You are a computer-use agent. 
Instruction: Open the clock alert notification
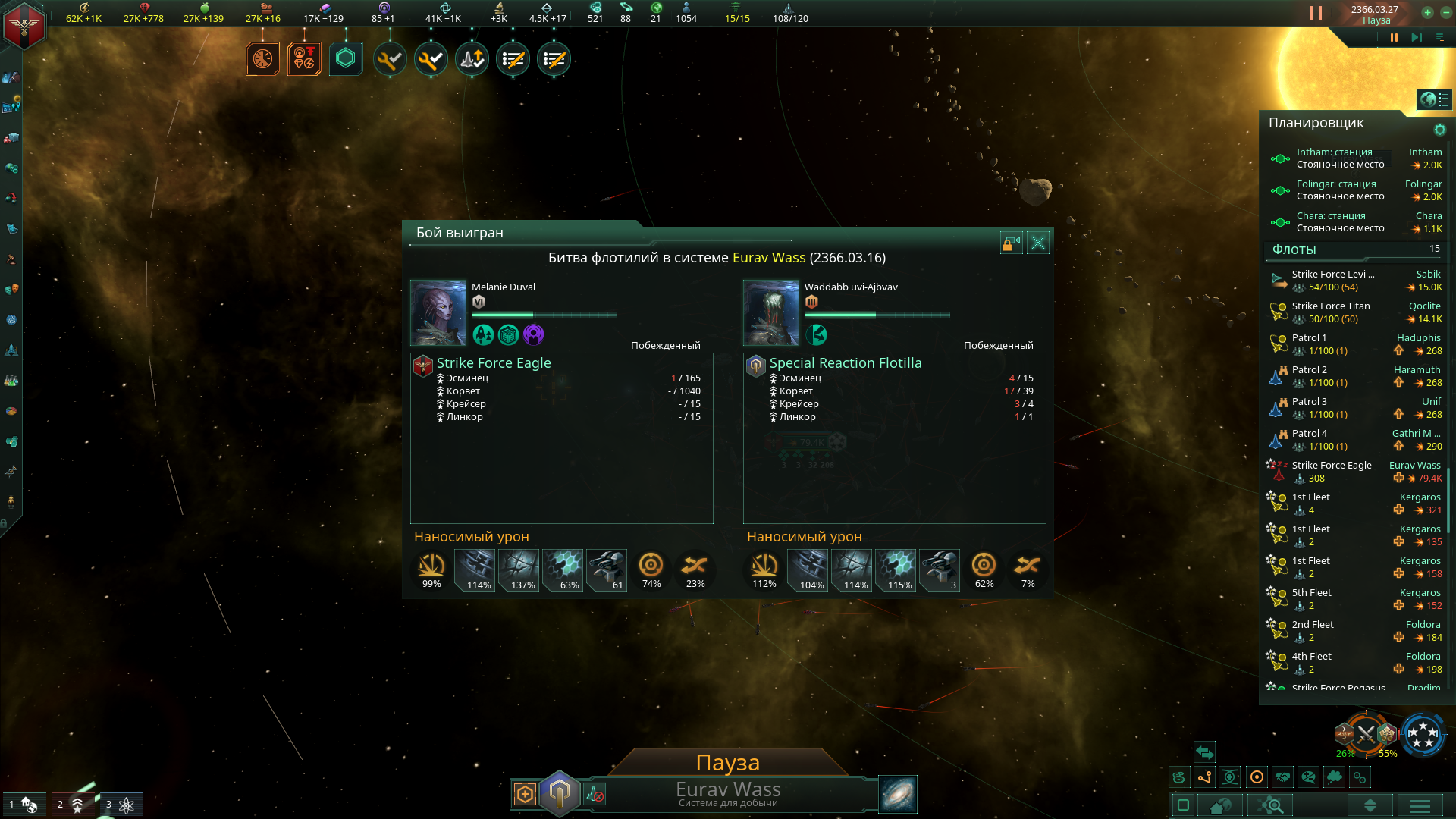click(x=262, y=59)
